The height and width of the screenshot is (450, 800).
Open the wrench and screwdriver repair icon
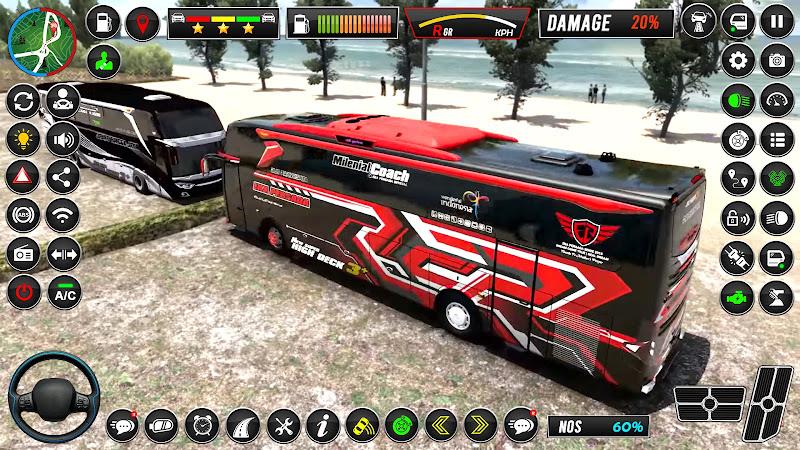pos(282,425)
